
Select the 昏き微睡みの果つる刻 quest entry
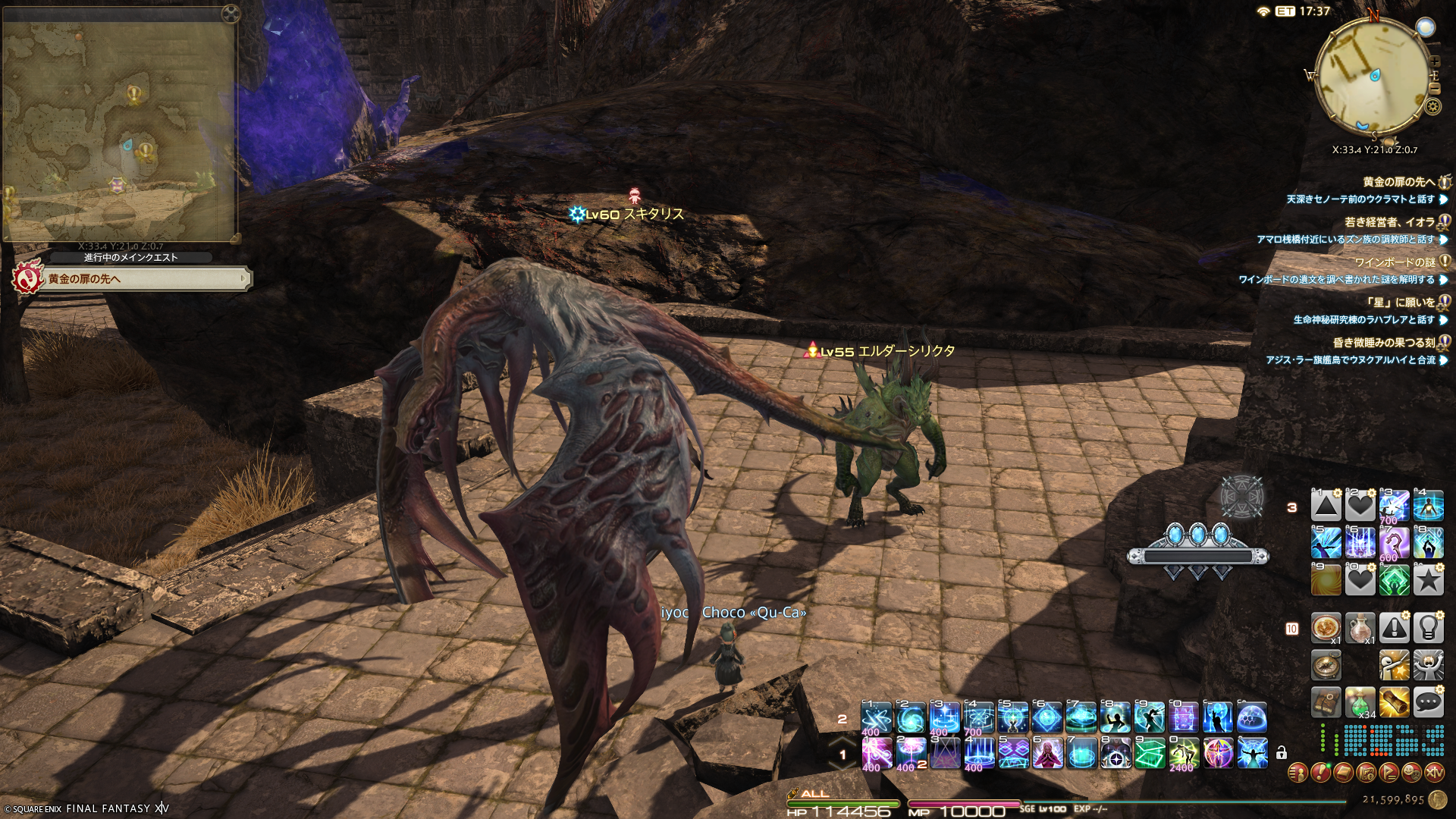[1383, 343]
